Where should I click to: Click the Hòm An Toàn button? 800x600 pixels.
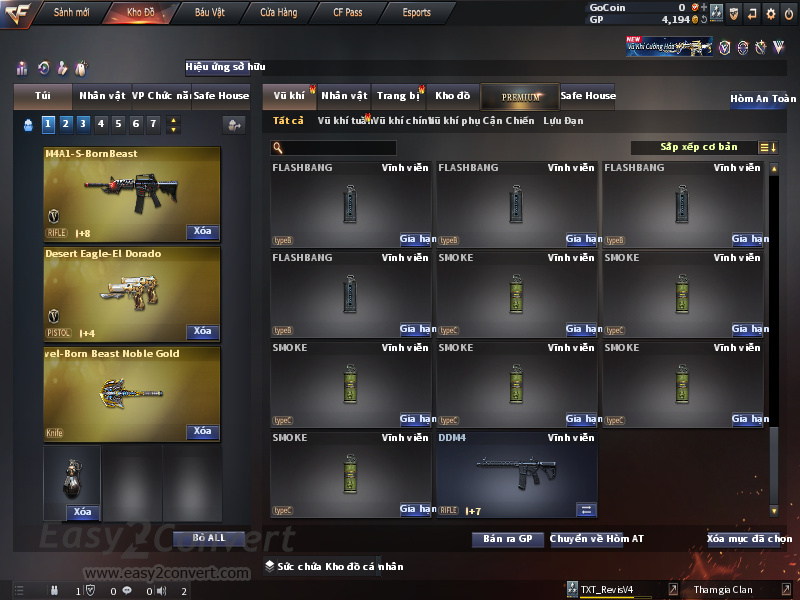[x=763, y=99]
